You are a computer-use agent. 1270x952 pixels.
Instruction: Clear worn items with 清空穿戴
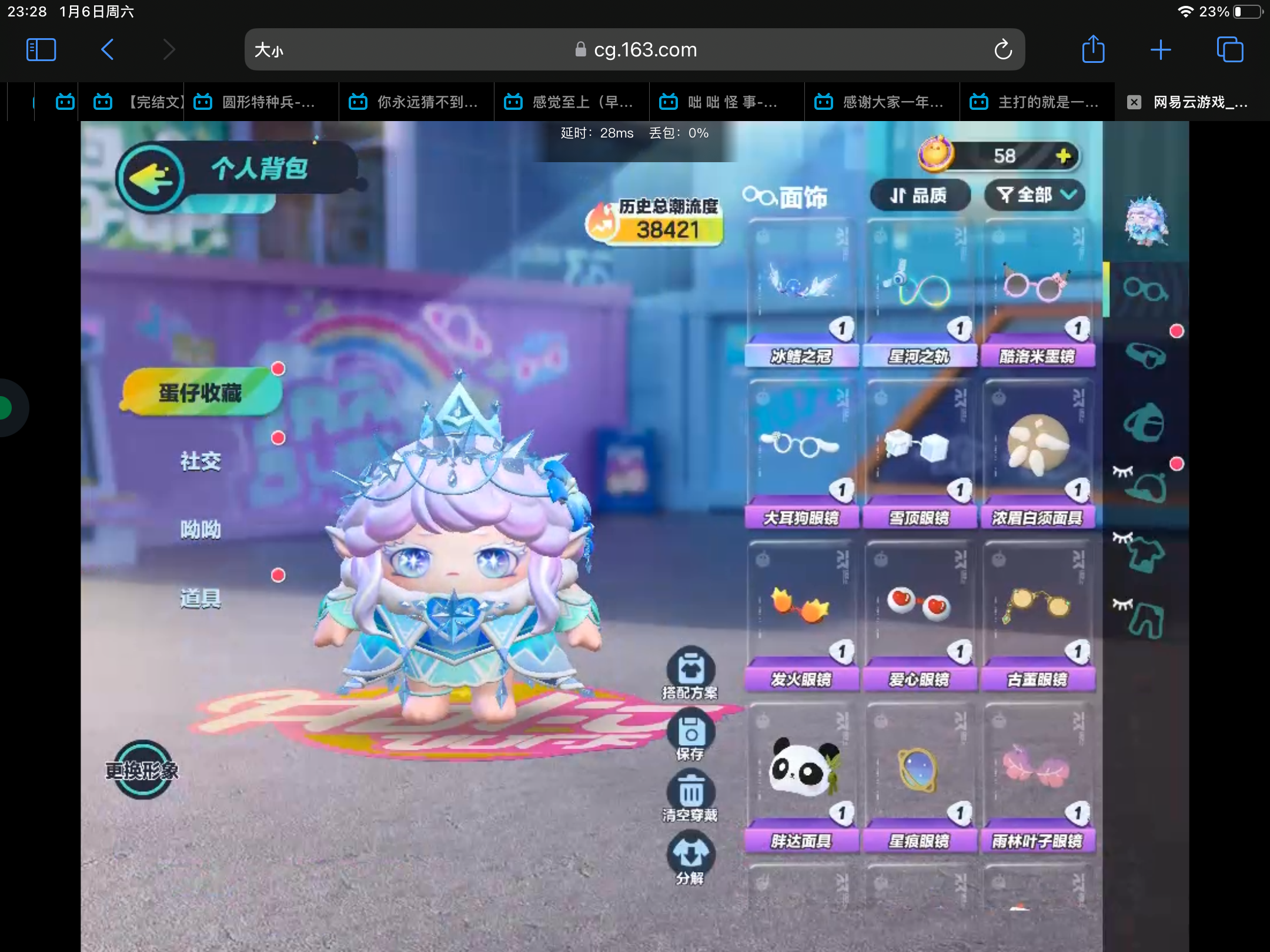690,797
